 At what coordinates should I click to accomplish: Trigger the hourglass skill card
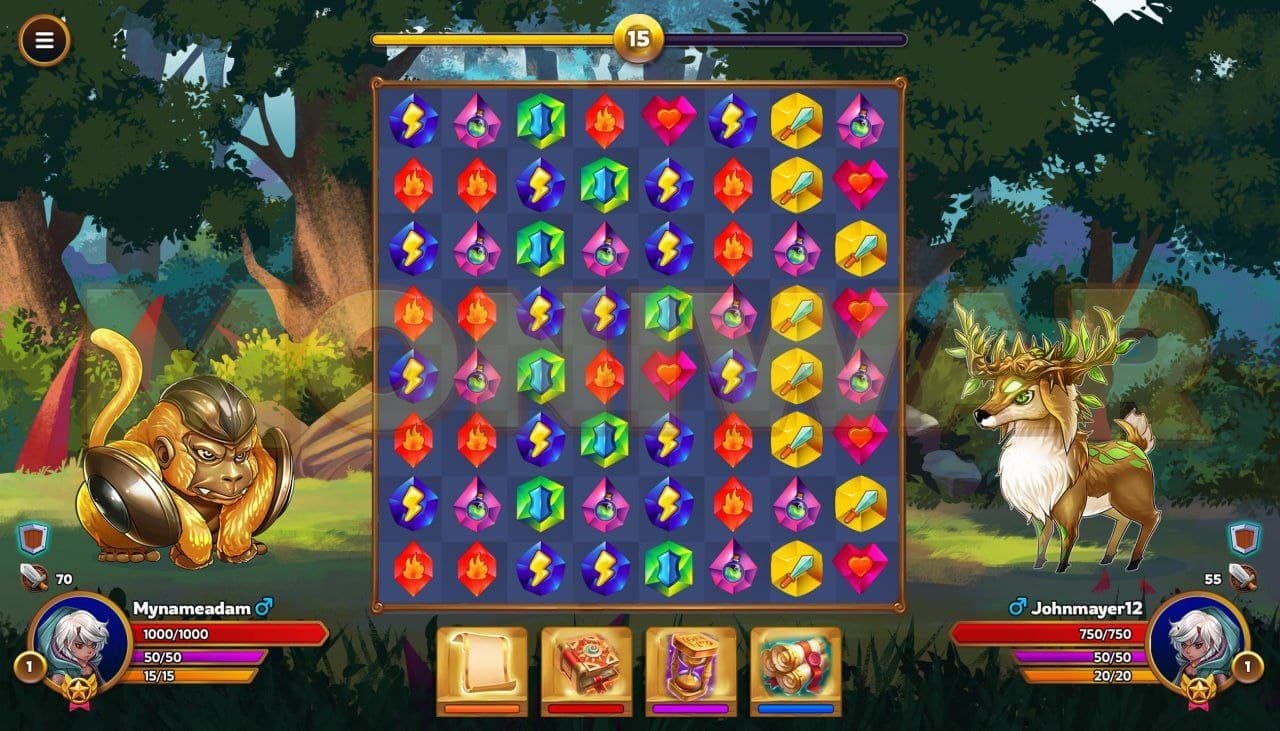click(691, 665)
